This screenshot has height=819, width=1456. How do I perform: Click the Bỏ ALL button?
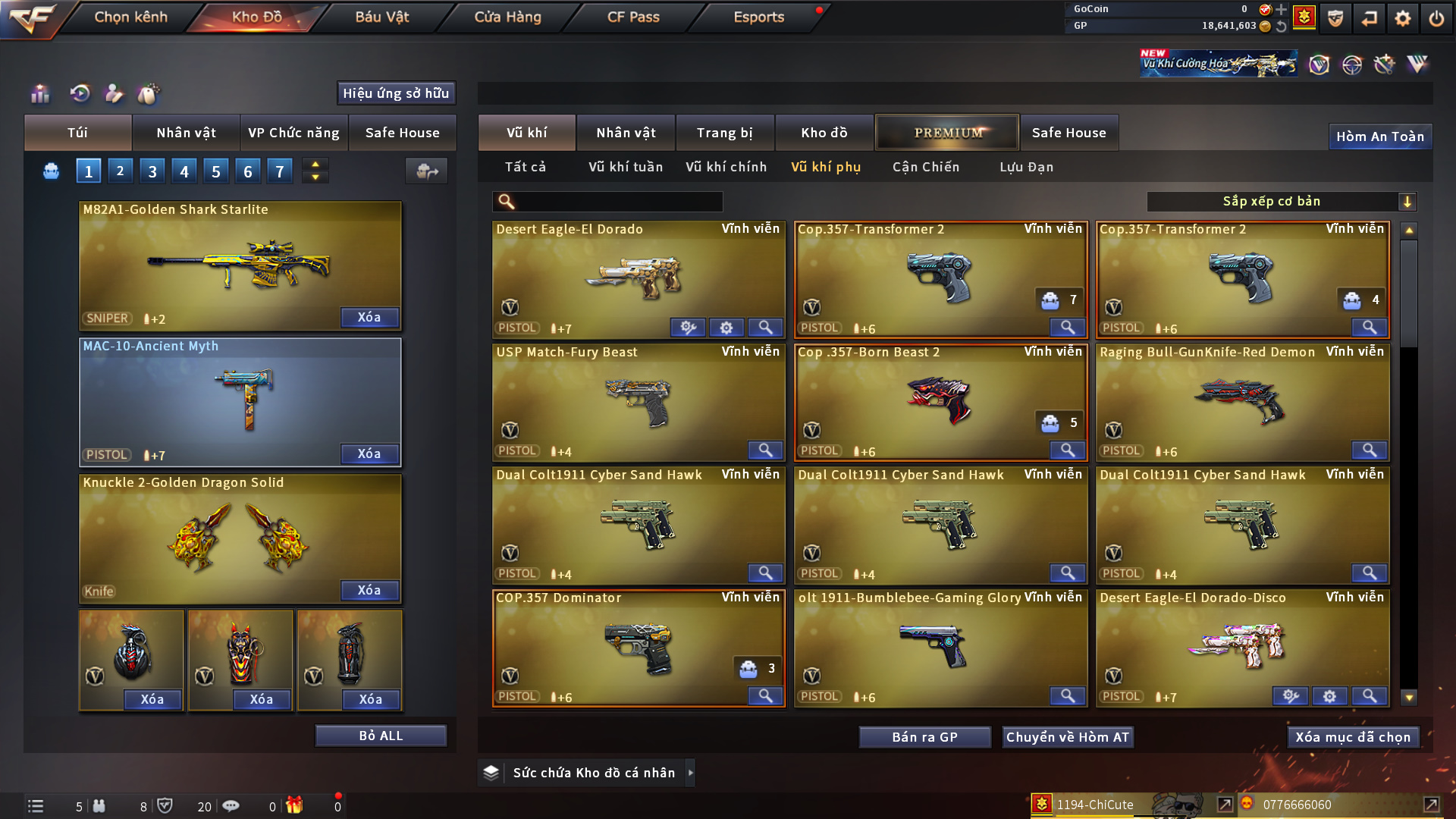(x=381, y=736)
